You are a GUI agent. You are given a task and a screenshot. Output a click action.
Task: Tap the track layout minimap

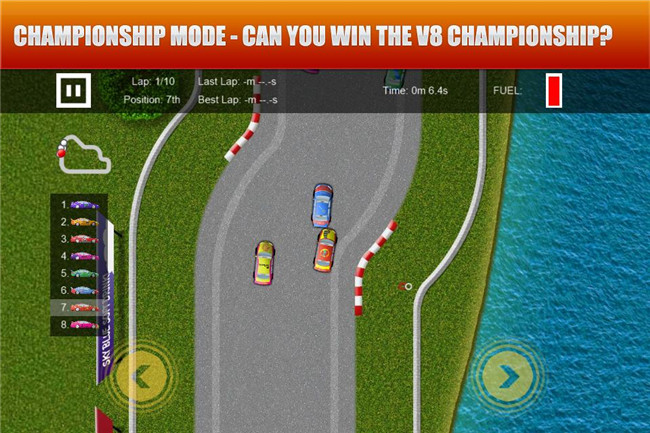pos(81,153)
